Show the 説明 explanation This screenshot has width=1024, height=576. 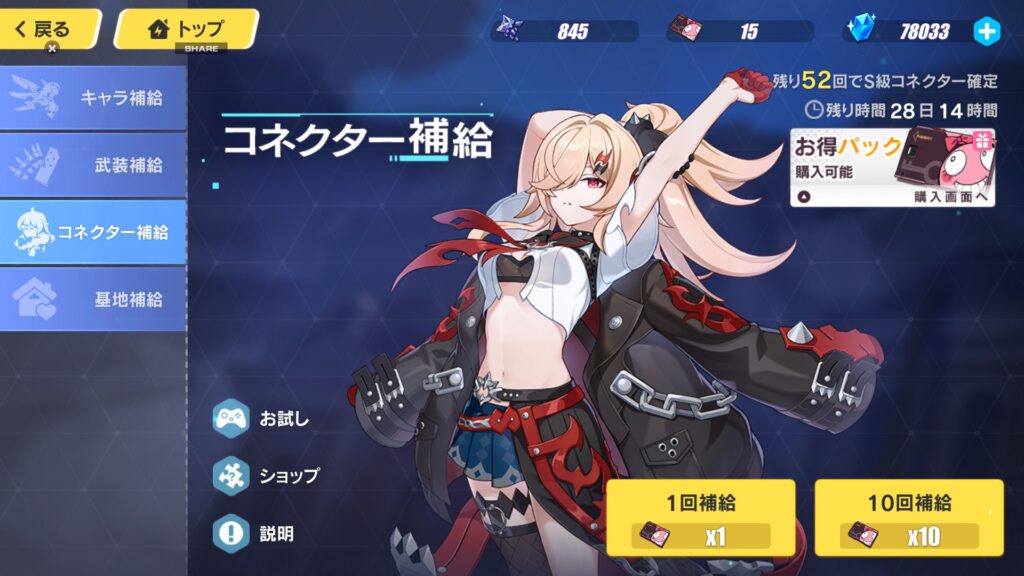click(254, 534)
